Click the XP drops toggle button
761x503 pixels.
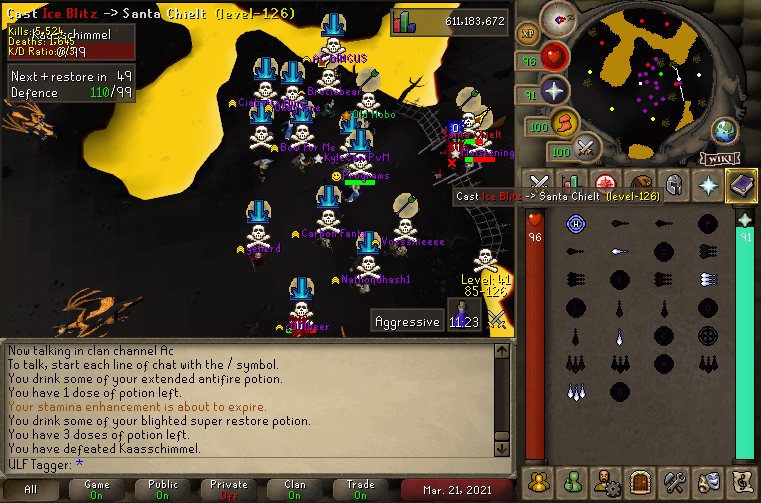[527, 32]
